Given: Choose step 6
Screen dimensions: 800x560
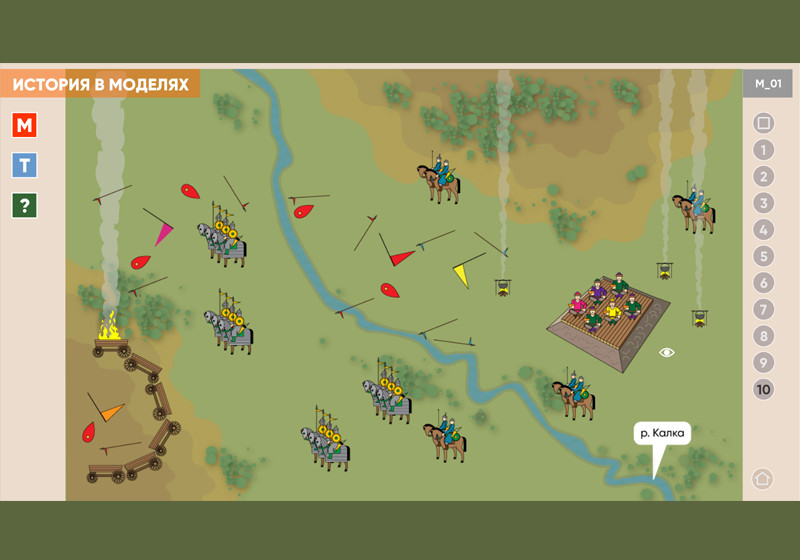Looking at the screenshot, I should 764,283.
